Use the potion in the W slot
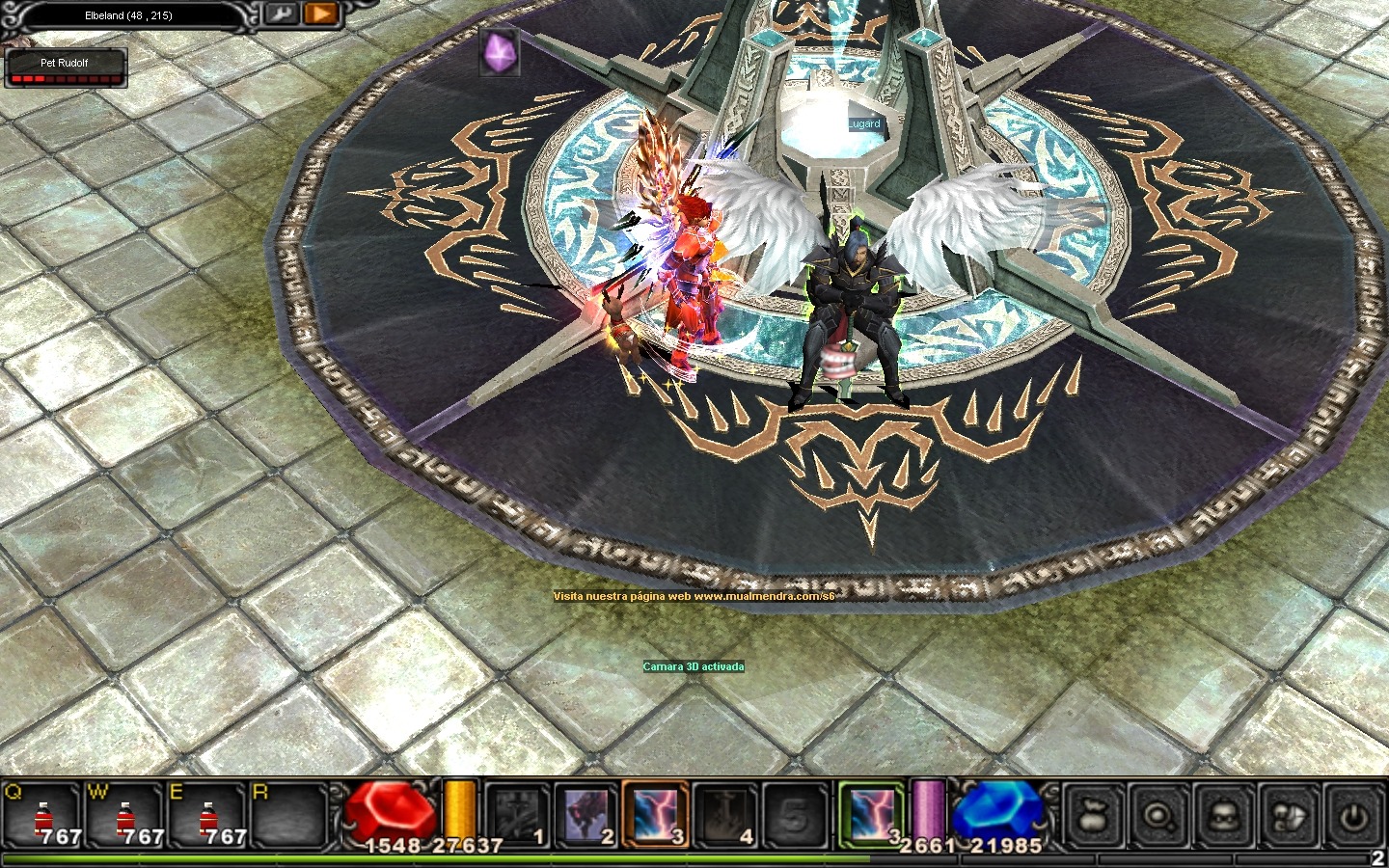The width and height of the screenshot is (1389, 868). pos(124,816)
